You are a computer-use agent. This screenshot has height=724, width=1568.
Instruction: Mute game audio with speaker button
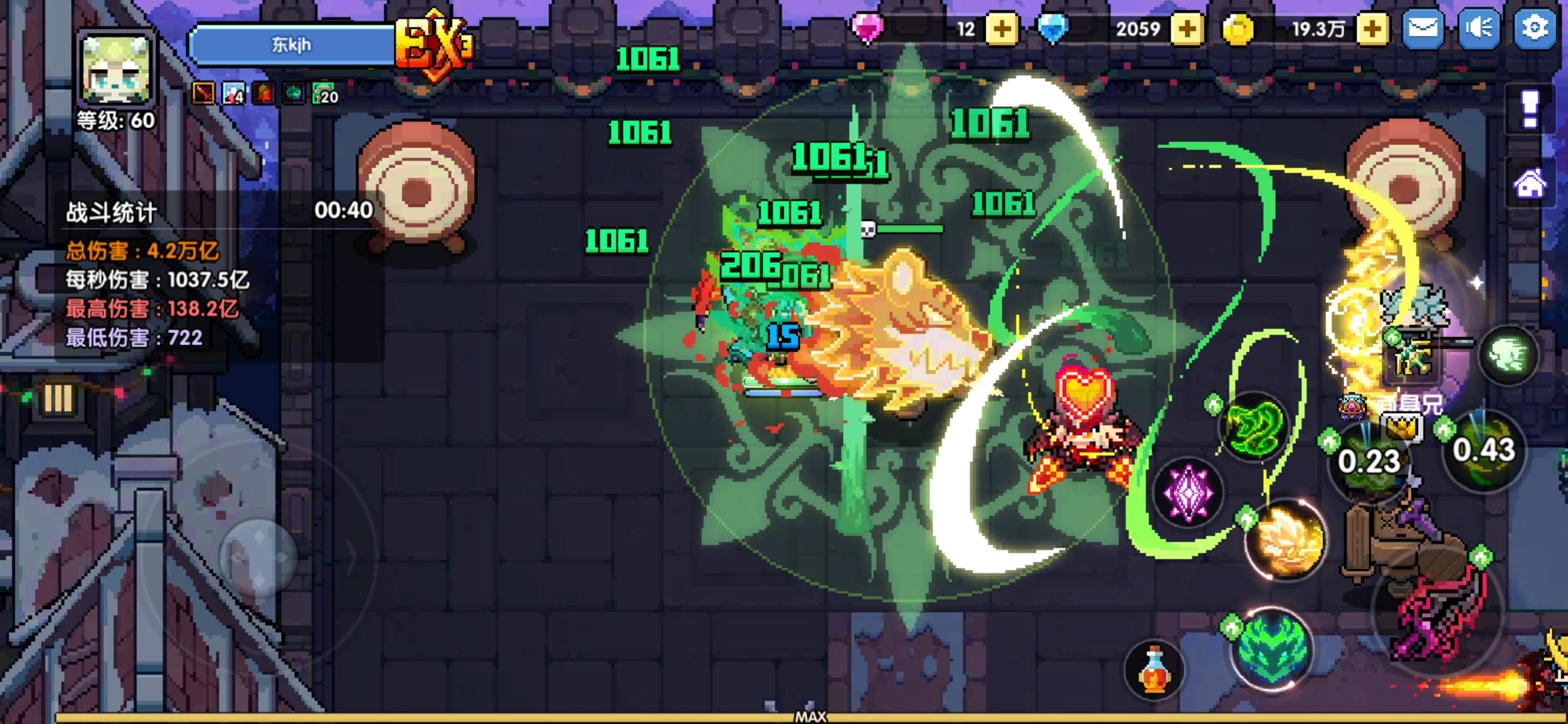1478,28
